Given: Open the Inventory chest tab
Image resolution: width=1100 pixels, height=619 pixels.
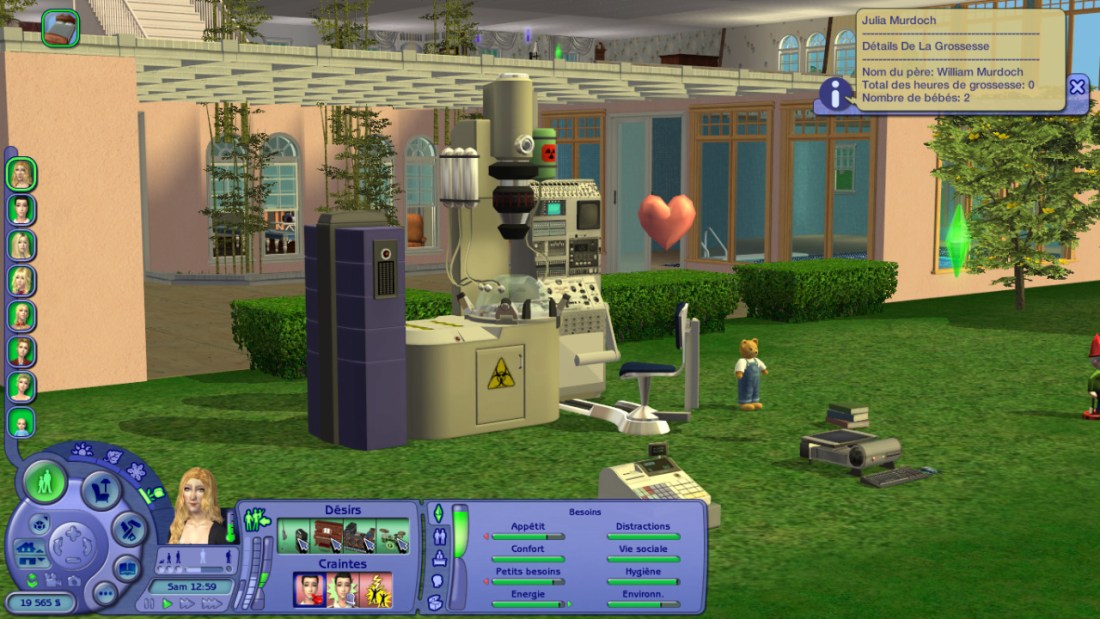Looking at the screenshot, I should (436, 602).
